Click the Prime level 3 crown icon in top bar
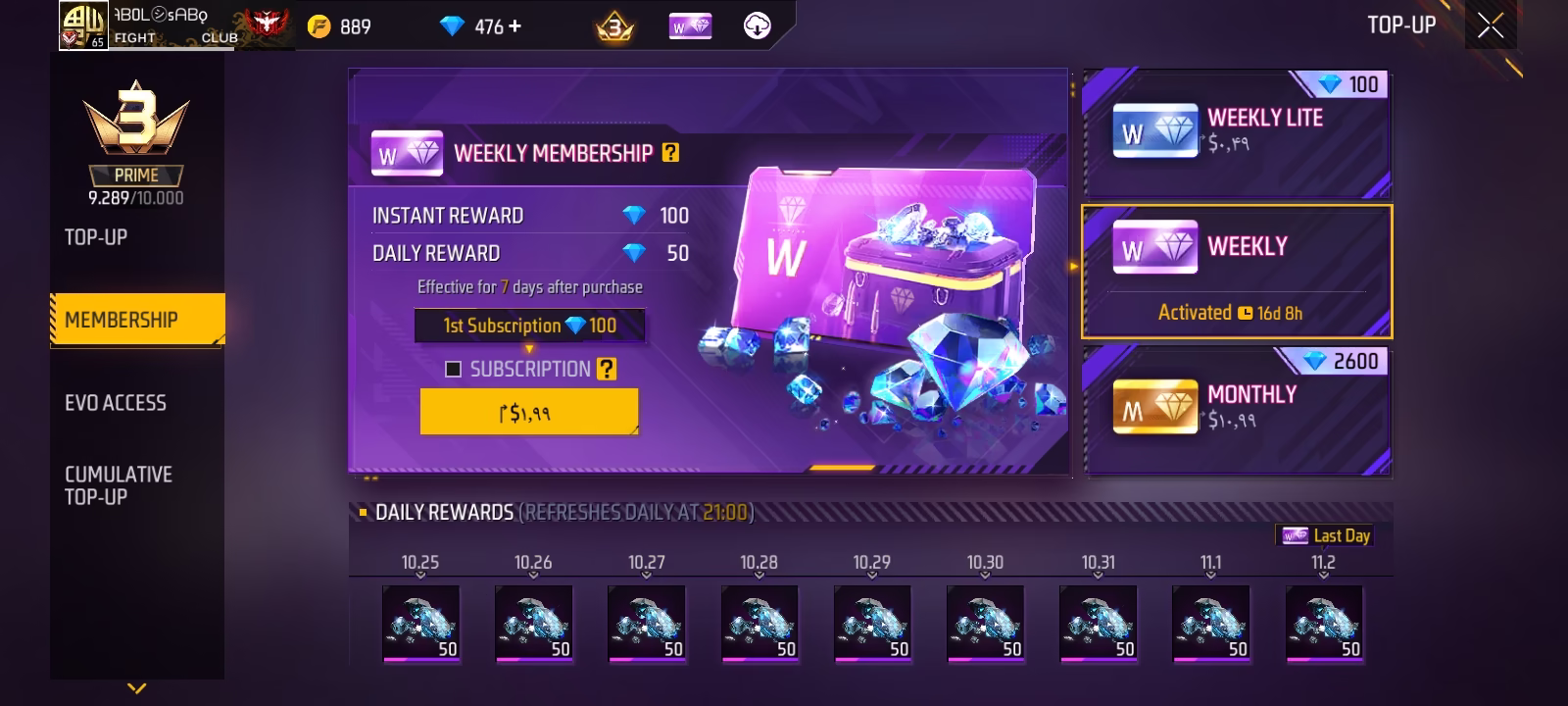1568x706 pixels. pos(614,27)
